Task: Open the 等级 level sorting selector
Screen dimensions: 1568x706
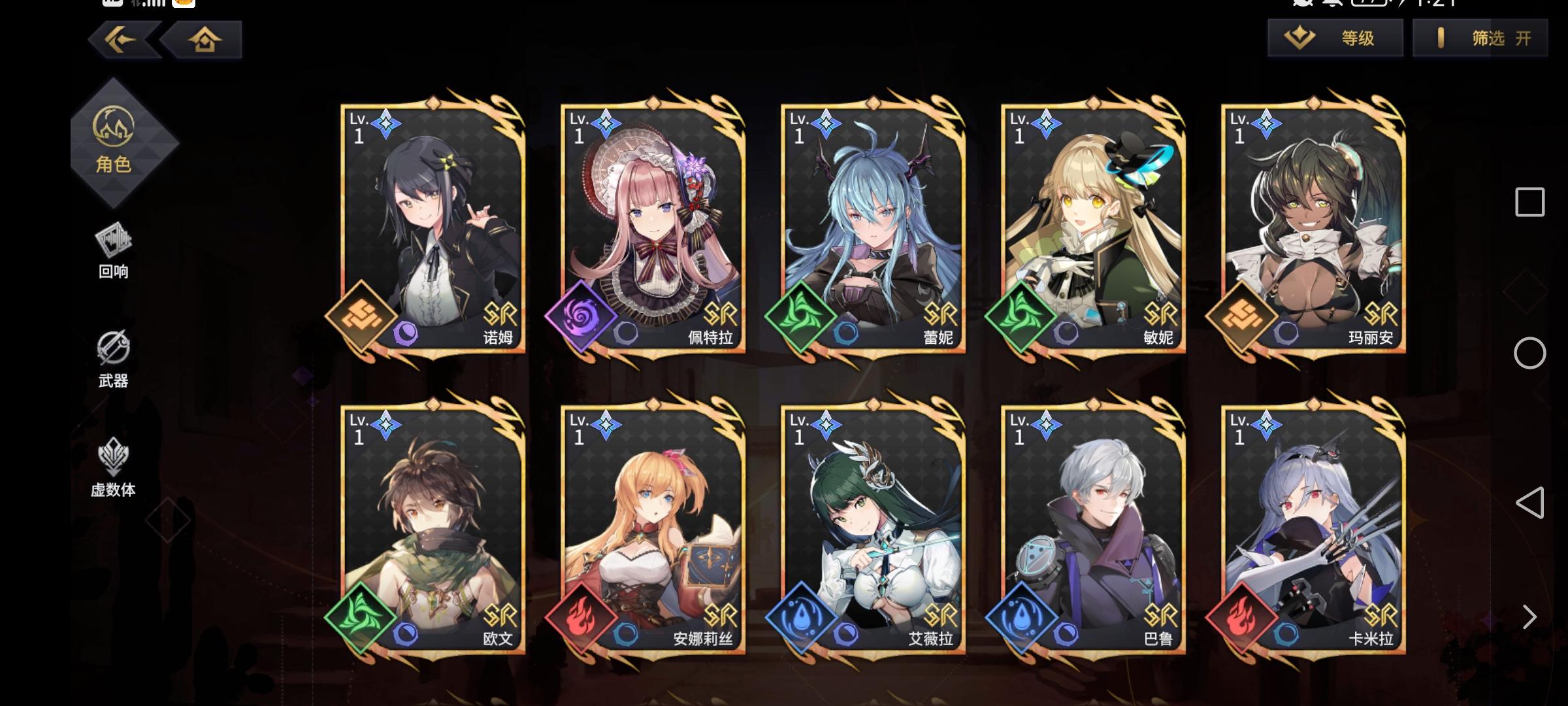Action: pyautogui.click(x=1335, y=38)
